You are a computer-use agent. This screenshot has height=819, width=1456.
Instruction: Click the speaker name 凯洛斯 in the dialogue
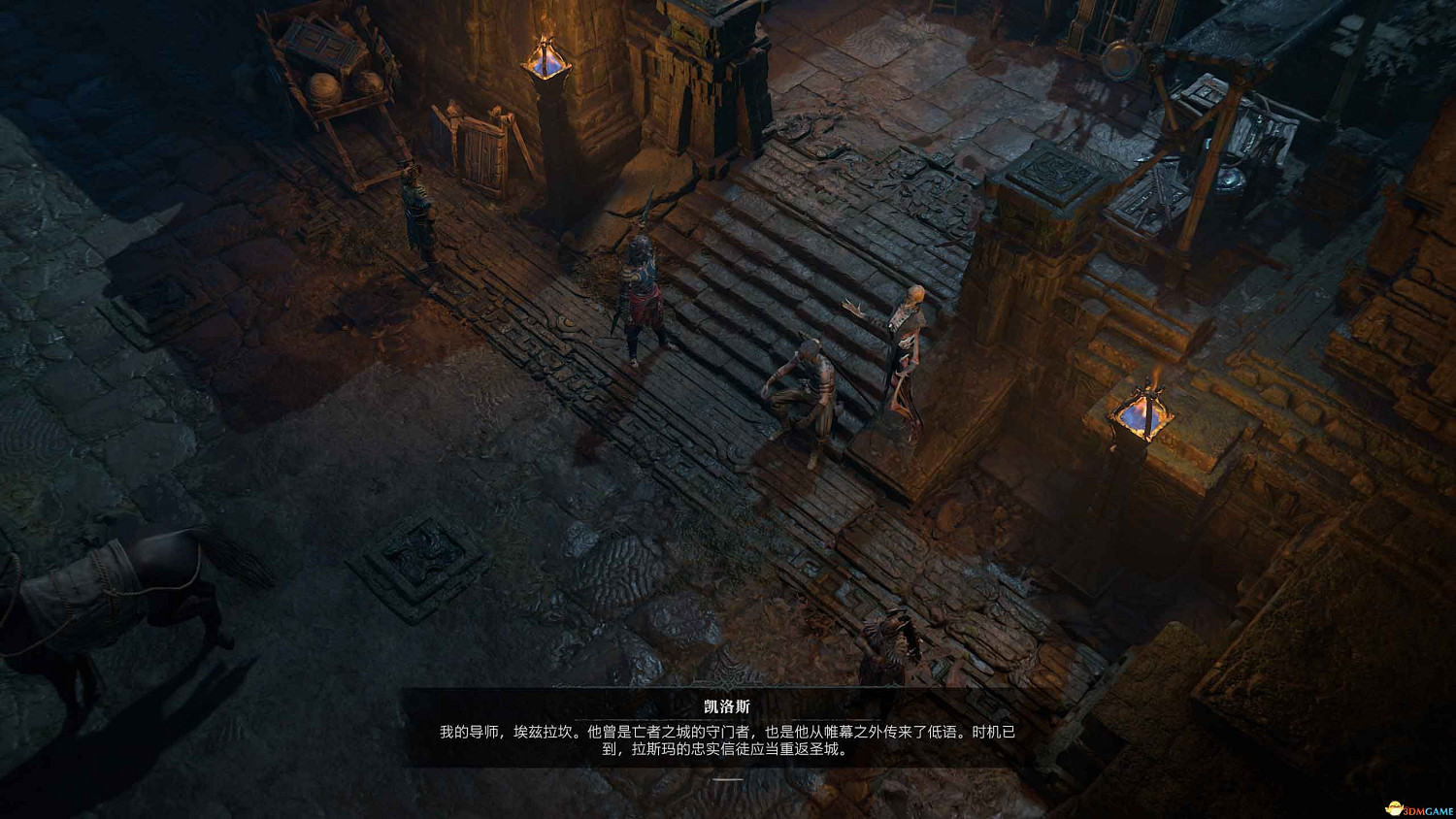[x=726, y=704]
